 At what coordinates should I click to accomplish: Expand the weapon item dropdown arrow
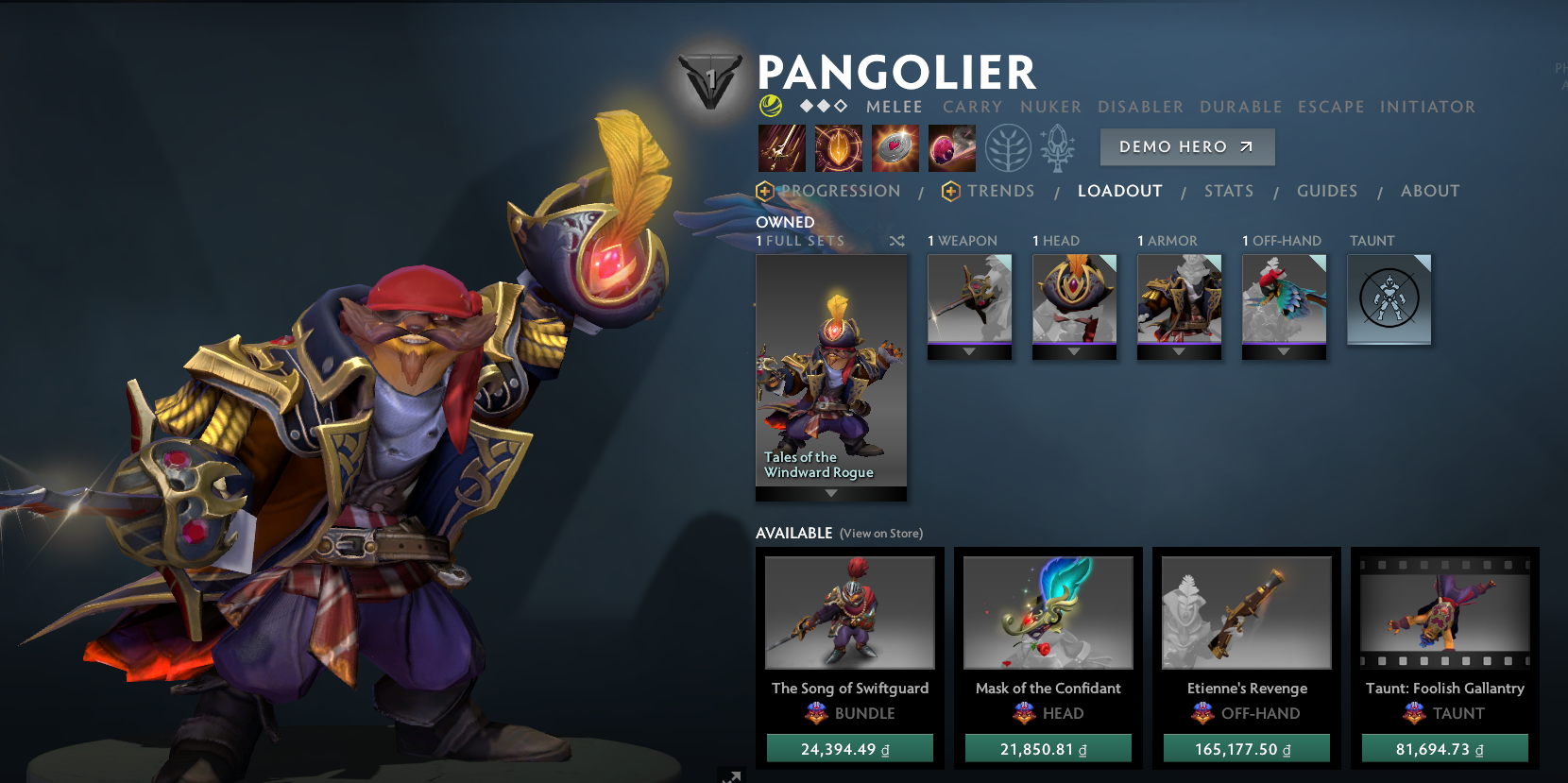[x=969, y=350]
